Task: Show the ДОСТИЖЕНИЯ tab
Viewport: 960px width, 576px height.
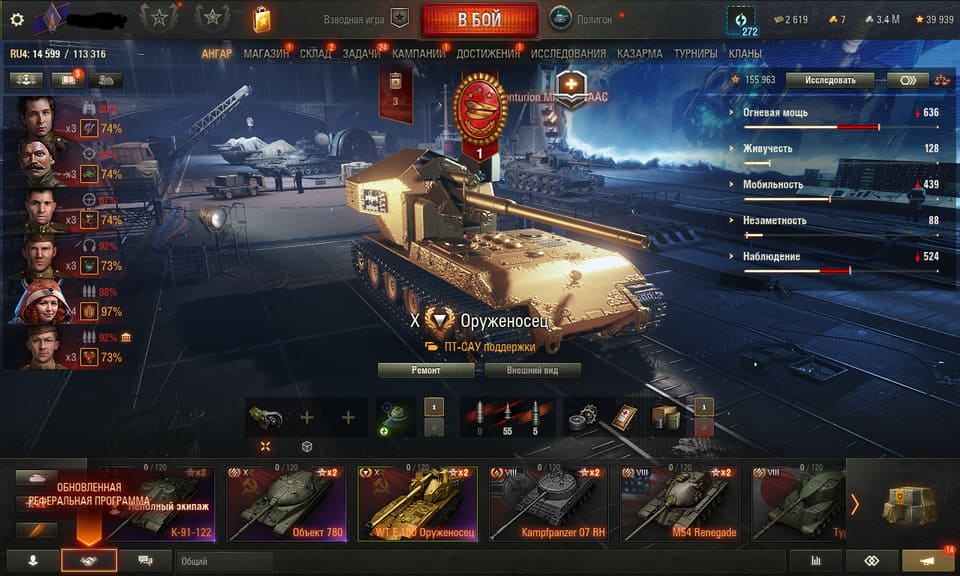Action: pyautogui.click(x=488, y=53)
